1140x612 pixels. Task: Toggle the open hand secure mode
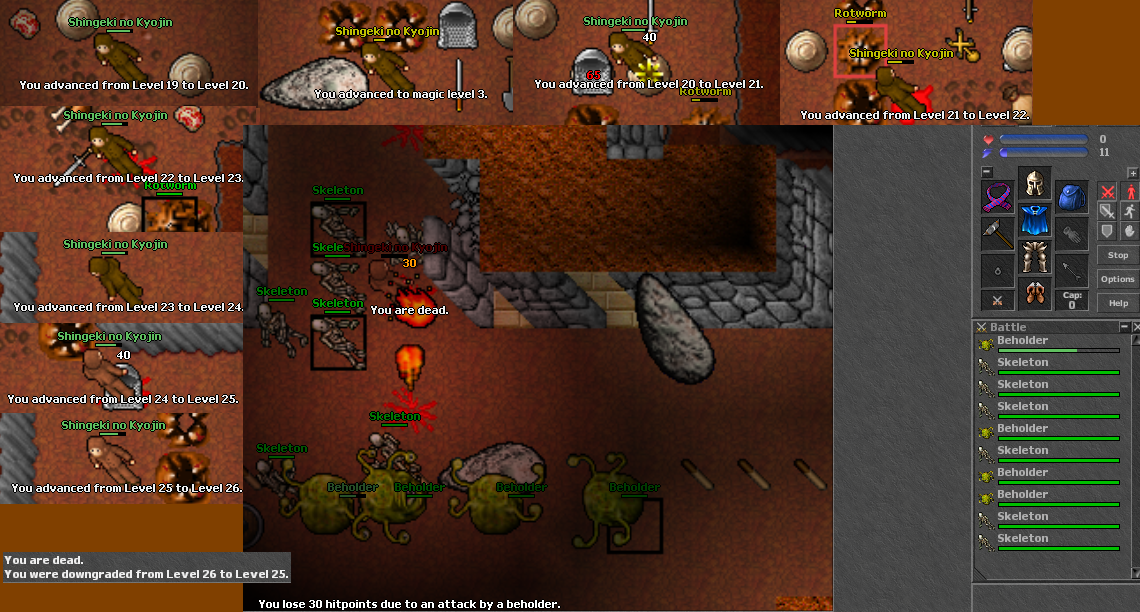[x=1131, y=231]
